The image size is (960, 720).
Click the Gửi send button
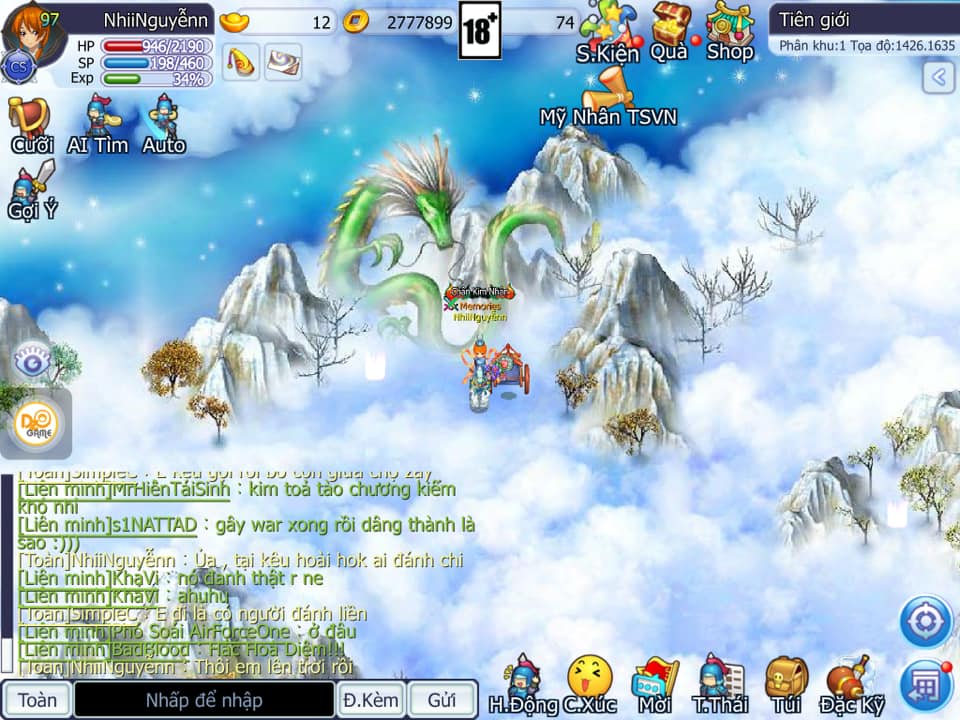[441, 699]
